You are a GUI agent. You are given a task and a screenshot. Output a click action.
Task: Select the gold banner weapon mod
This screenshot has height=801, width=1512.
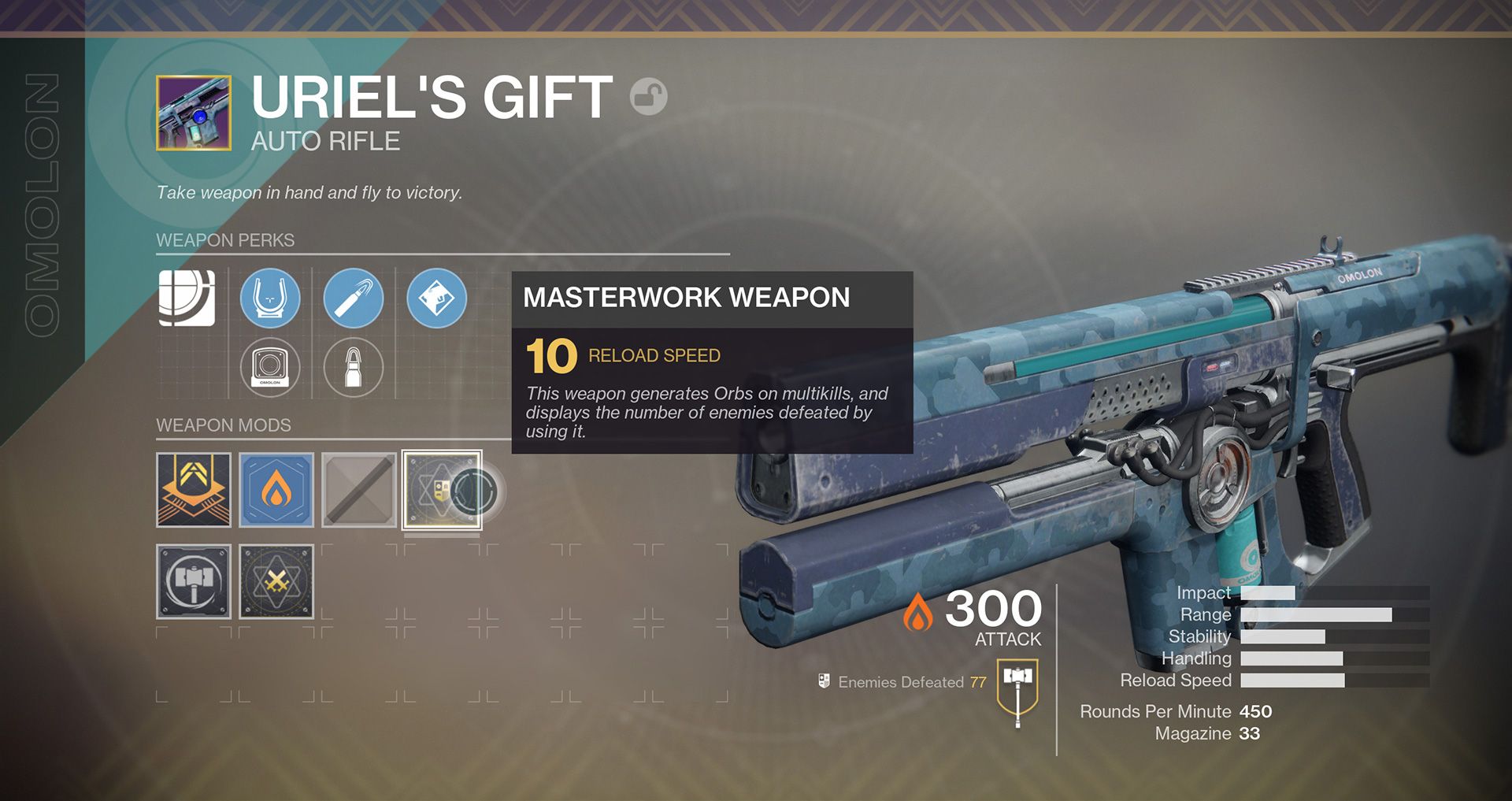193,489
